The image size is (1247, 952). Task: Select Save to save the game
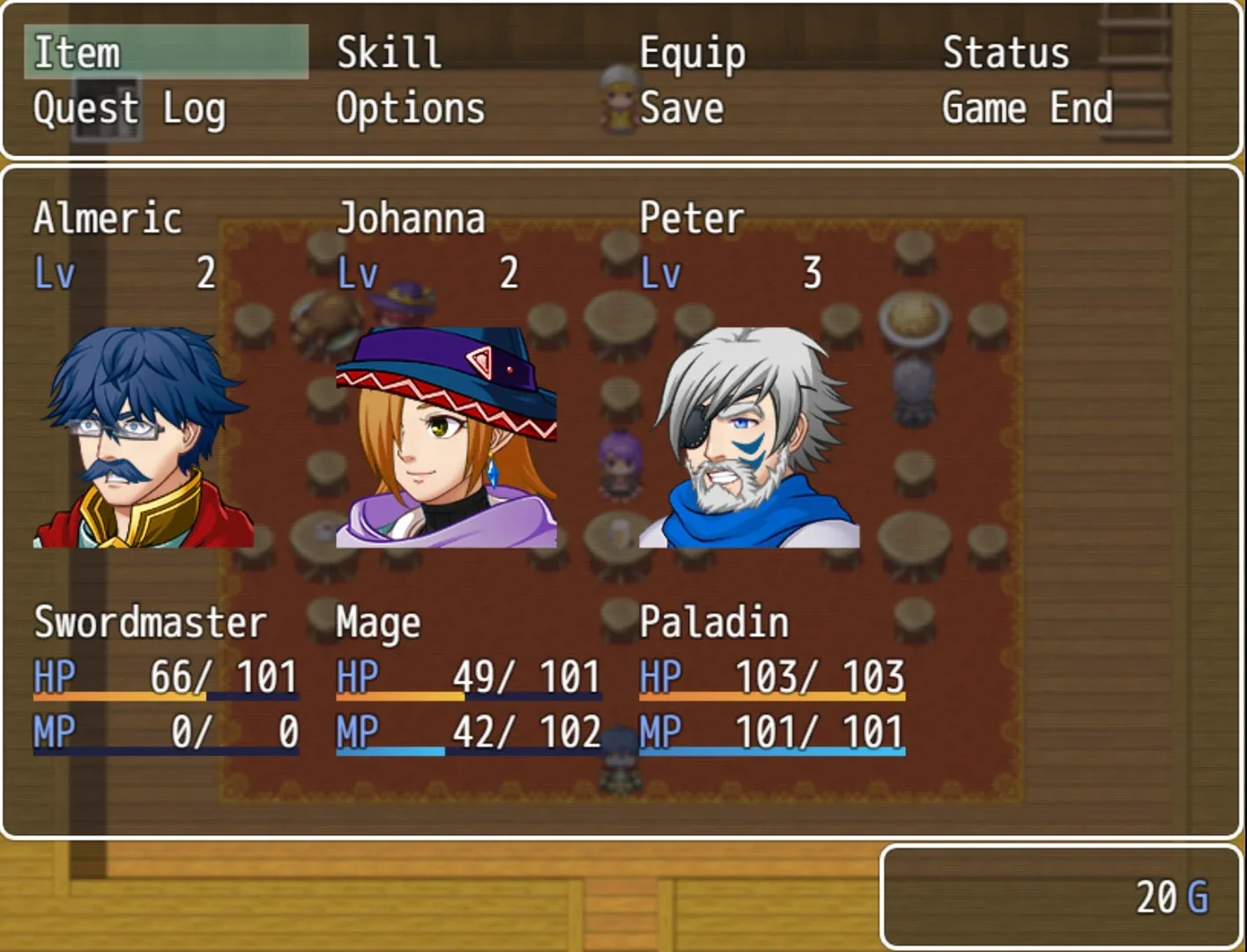pyautogui.click(x=682, y=109)
